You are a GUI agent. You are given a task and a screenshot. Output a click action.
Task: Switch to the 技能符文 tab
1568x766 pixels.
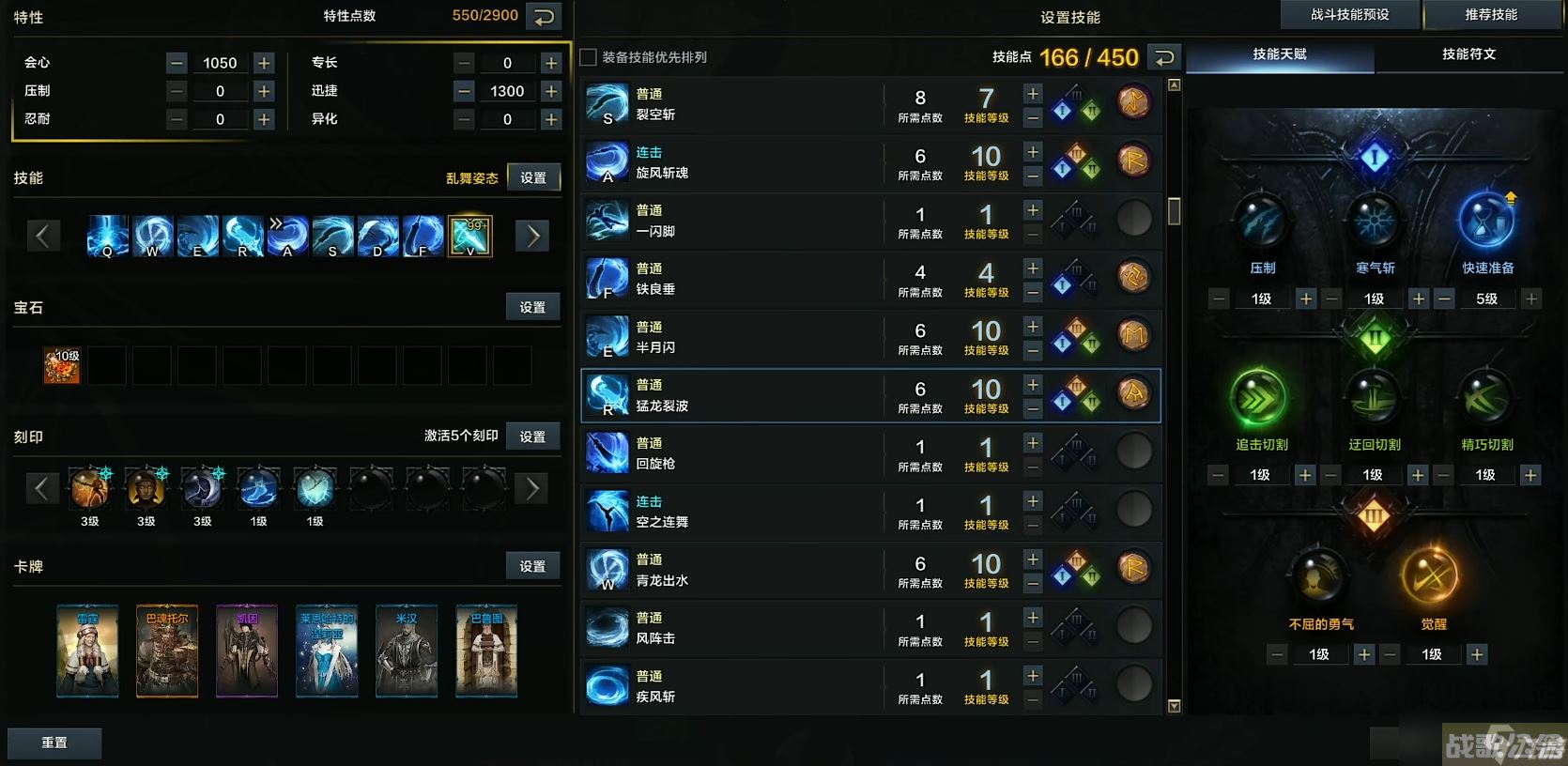(x=1470, y=54)
